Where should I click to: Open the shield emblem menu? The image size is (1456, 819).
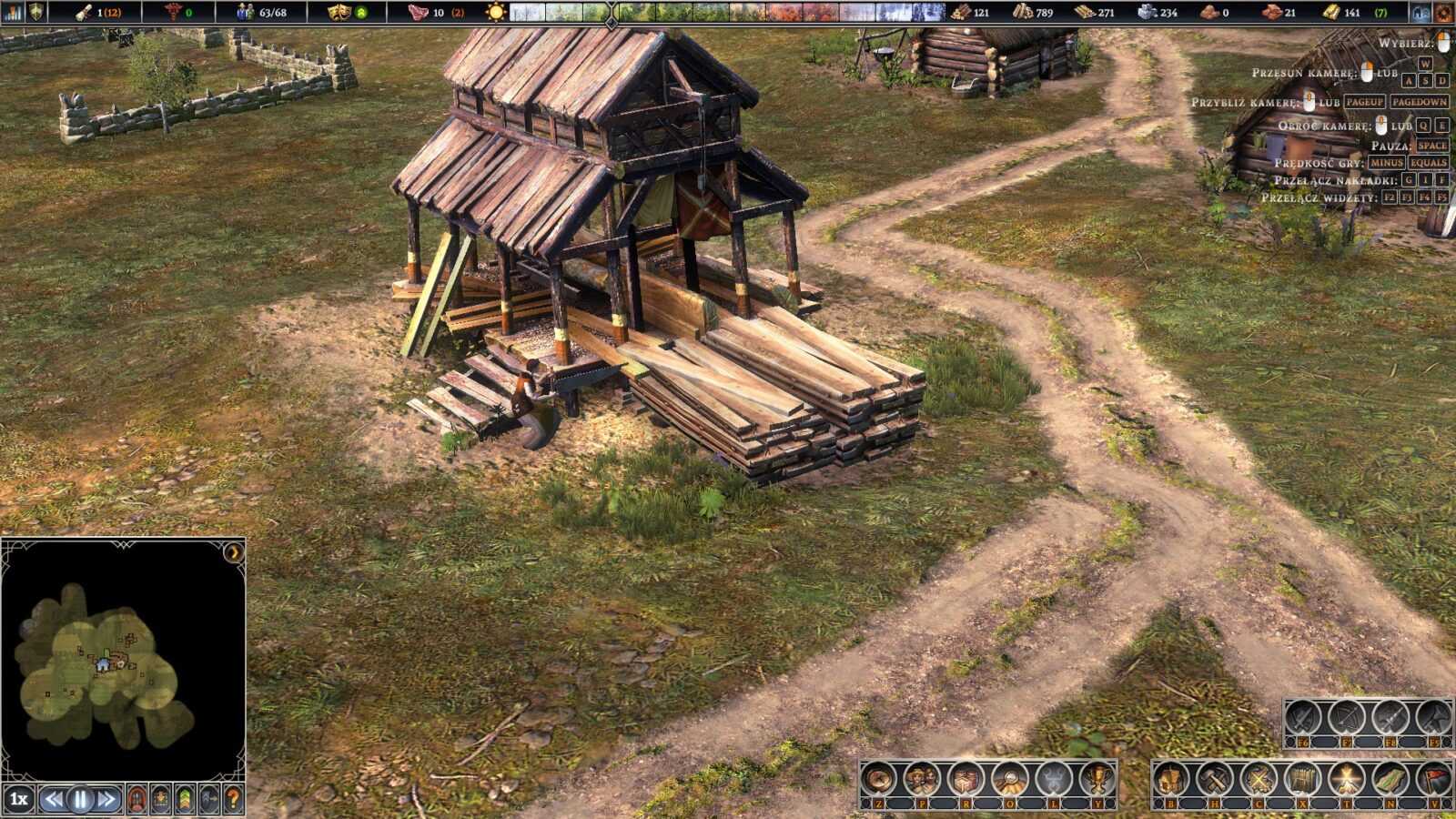[37, 12]
